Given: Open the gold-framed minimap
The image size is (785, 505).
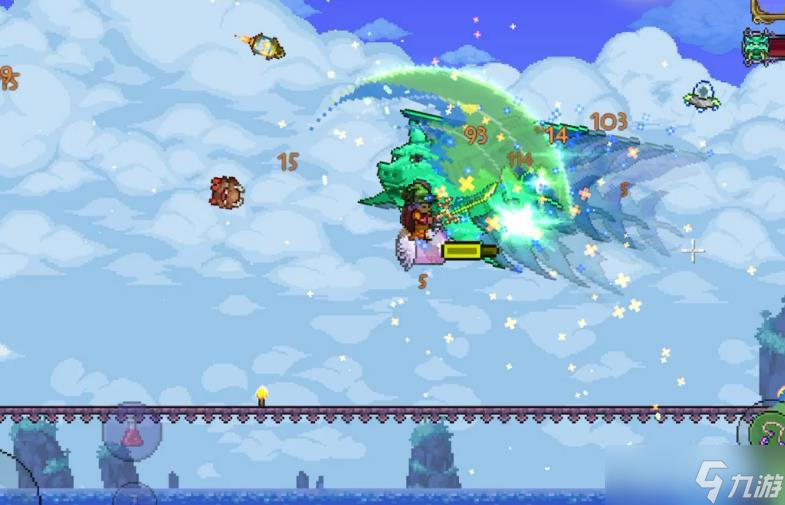Looking at the screenshot, I should (770, 10).
